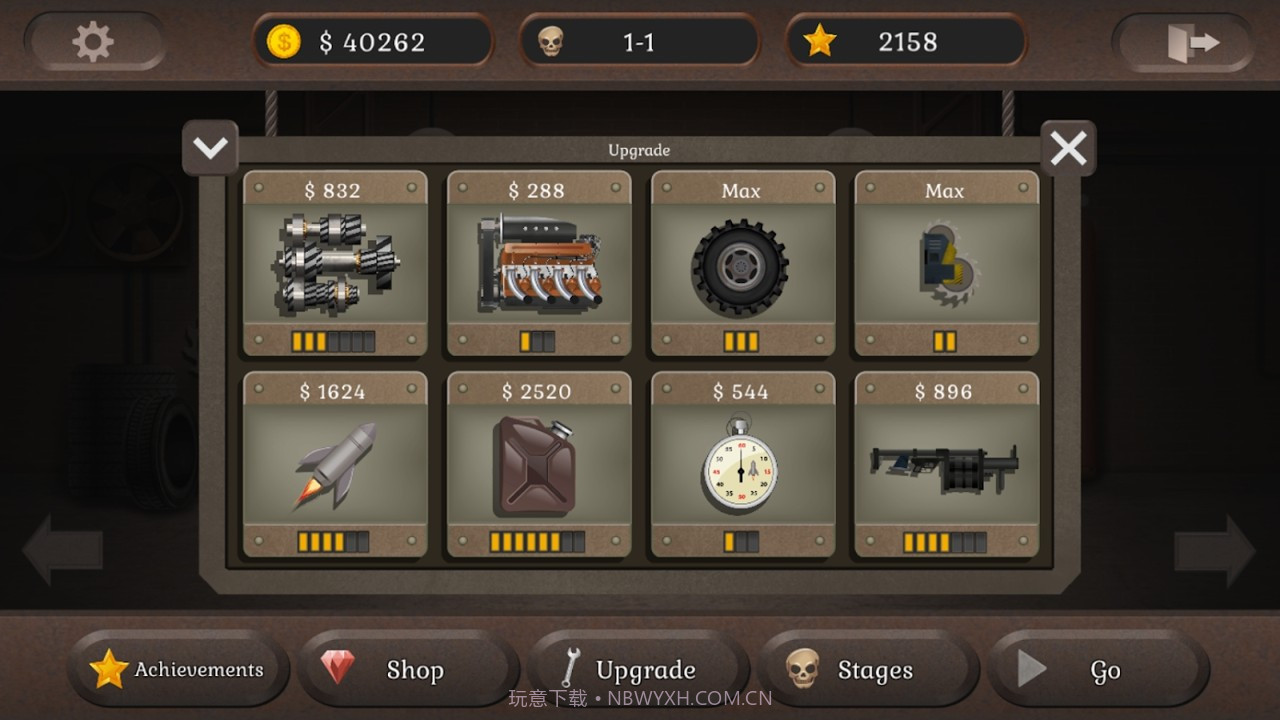Viewport: 1280px width, 720px height.
Task: Buy the $832 gearbox upgrade
Action: point(335,264)
